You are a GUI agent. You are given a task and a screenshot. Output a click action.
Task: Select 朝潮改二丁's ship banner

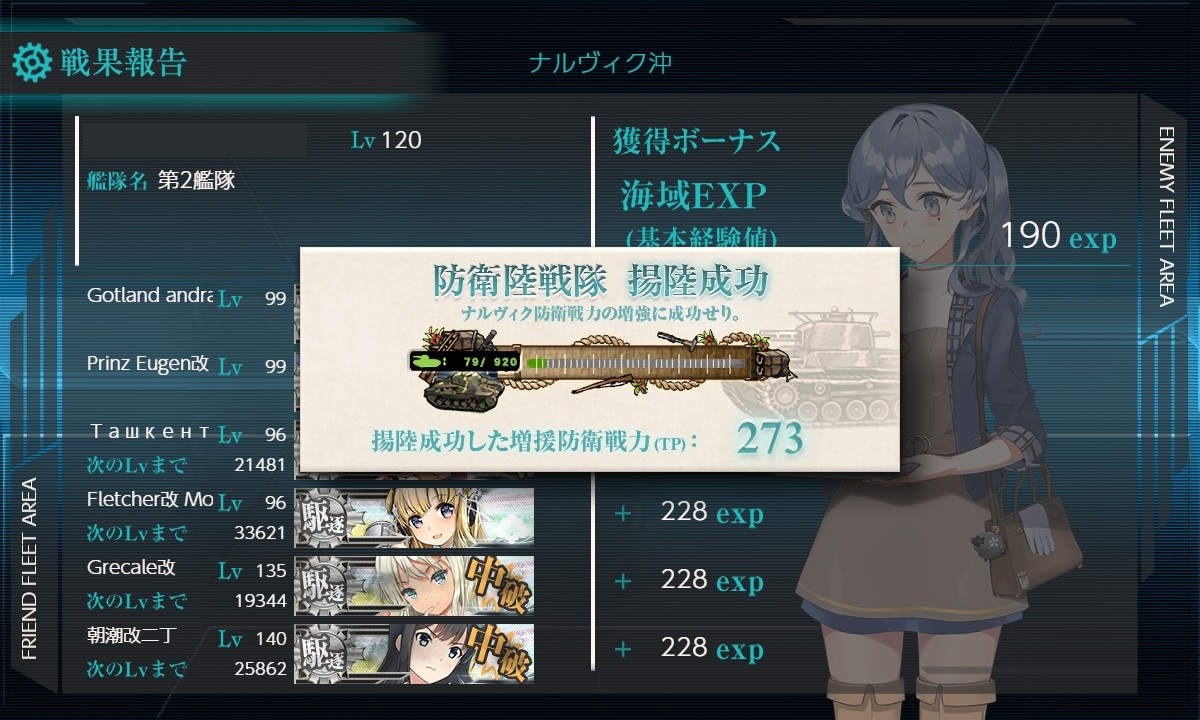(414, 653)
